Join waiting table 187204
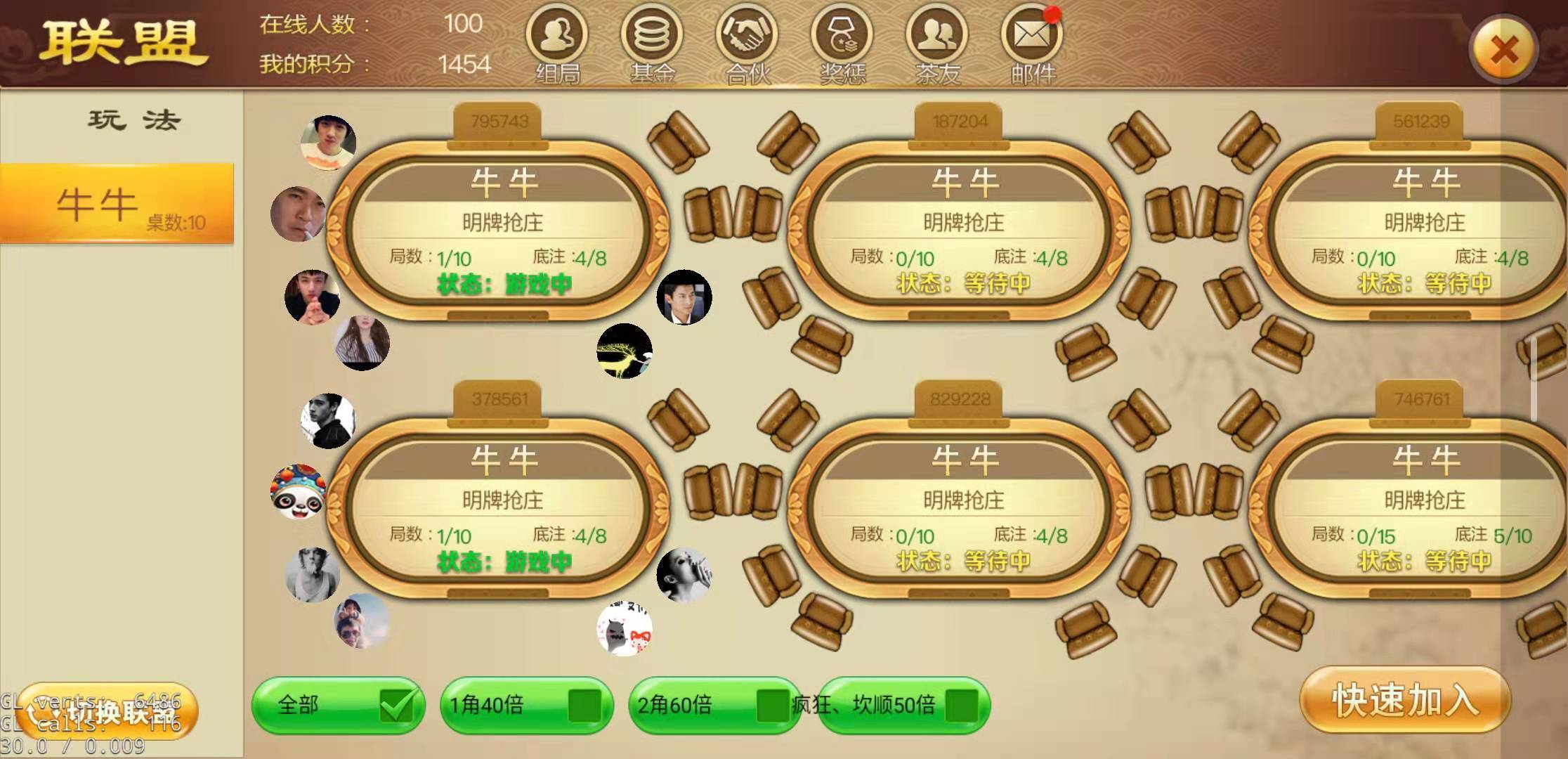The height and width of the screenshot is (759, 1568). (963, 232)
